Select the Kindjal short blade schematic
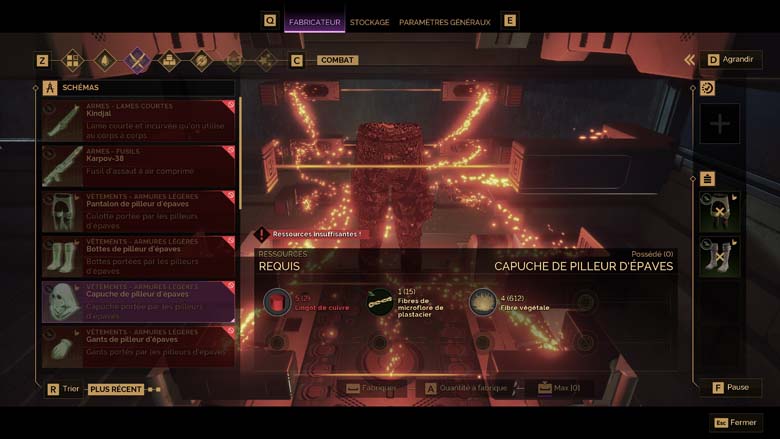This screenshot has width=780, height=439. [138, 120]
